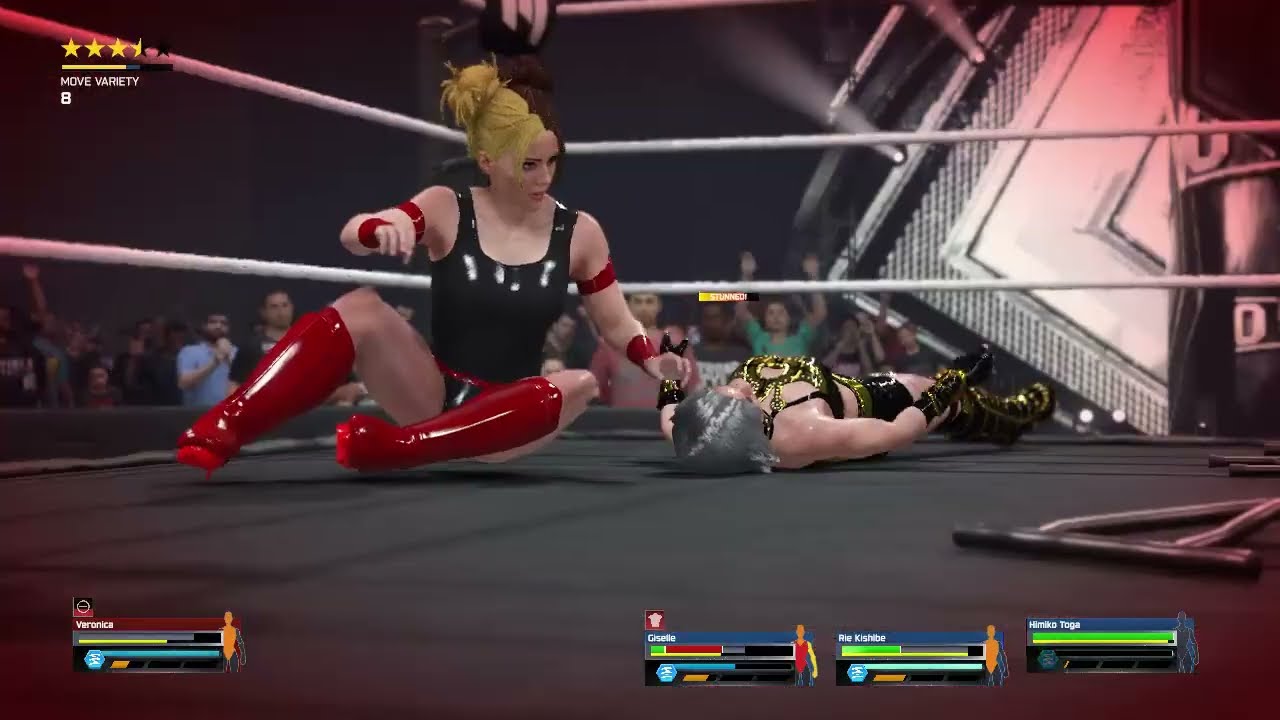Click Giselle's red body damage figure

click(x=800, y=655)
